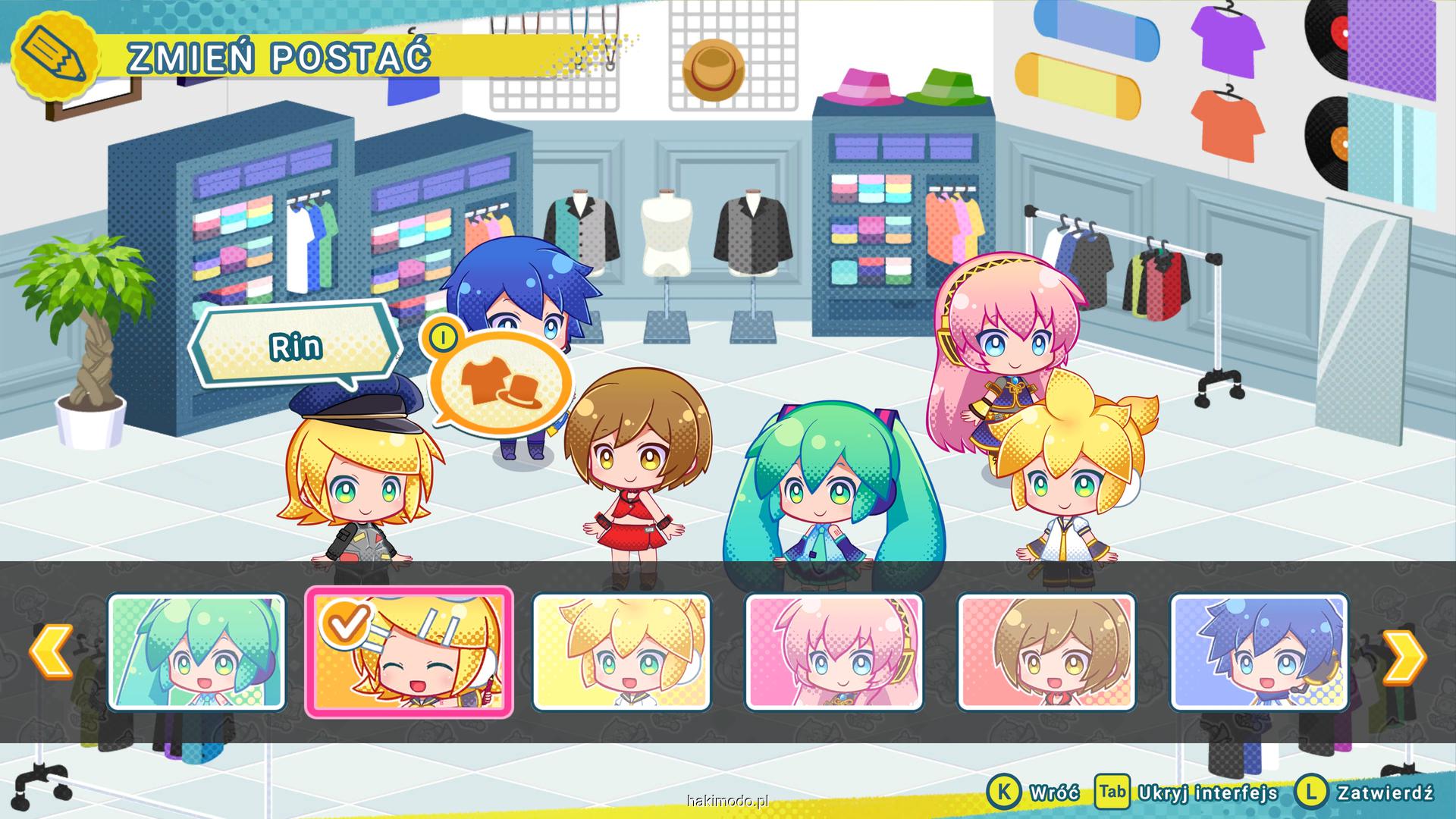This screenshot has width=1456, height=819.
Task: Open the outfit bubble with shirt and hat
Action: pos(500,381)
